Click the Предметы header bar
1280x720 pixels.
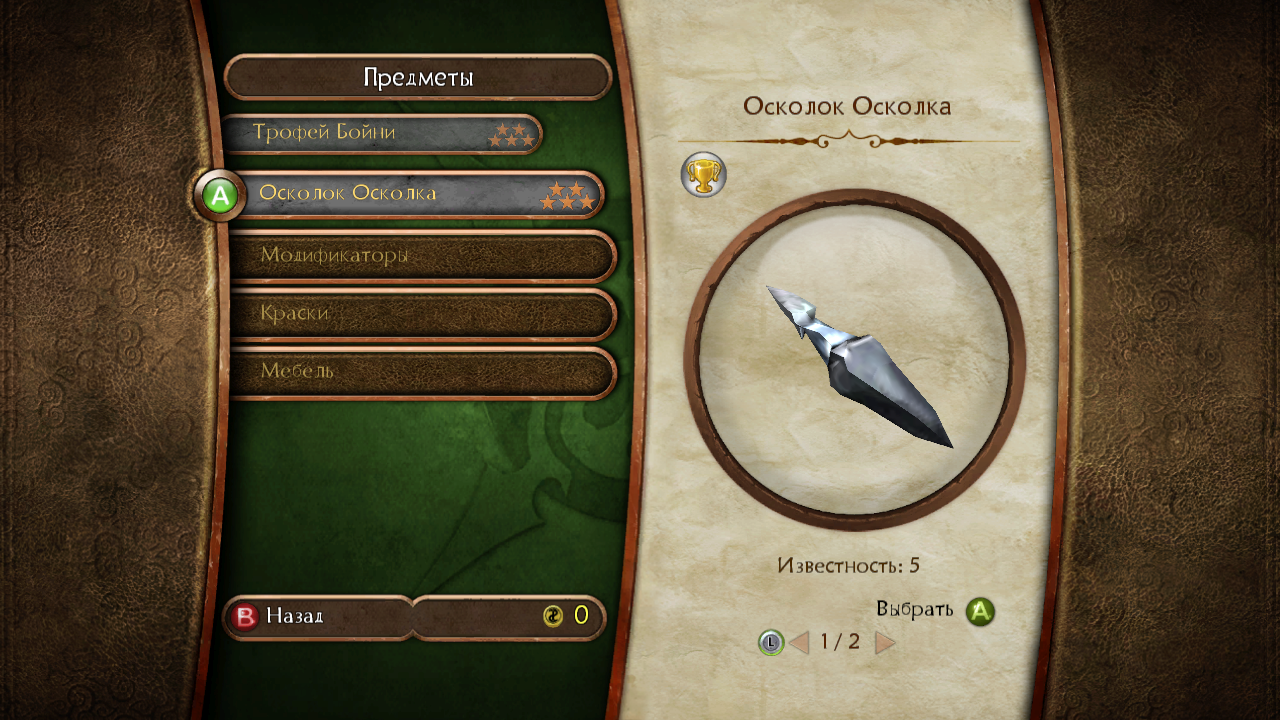(x=418, y=78)
